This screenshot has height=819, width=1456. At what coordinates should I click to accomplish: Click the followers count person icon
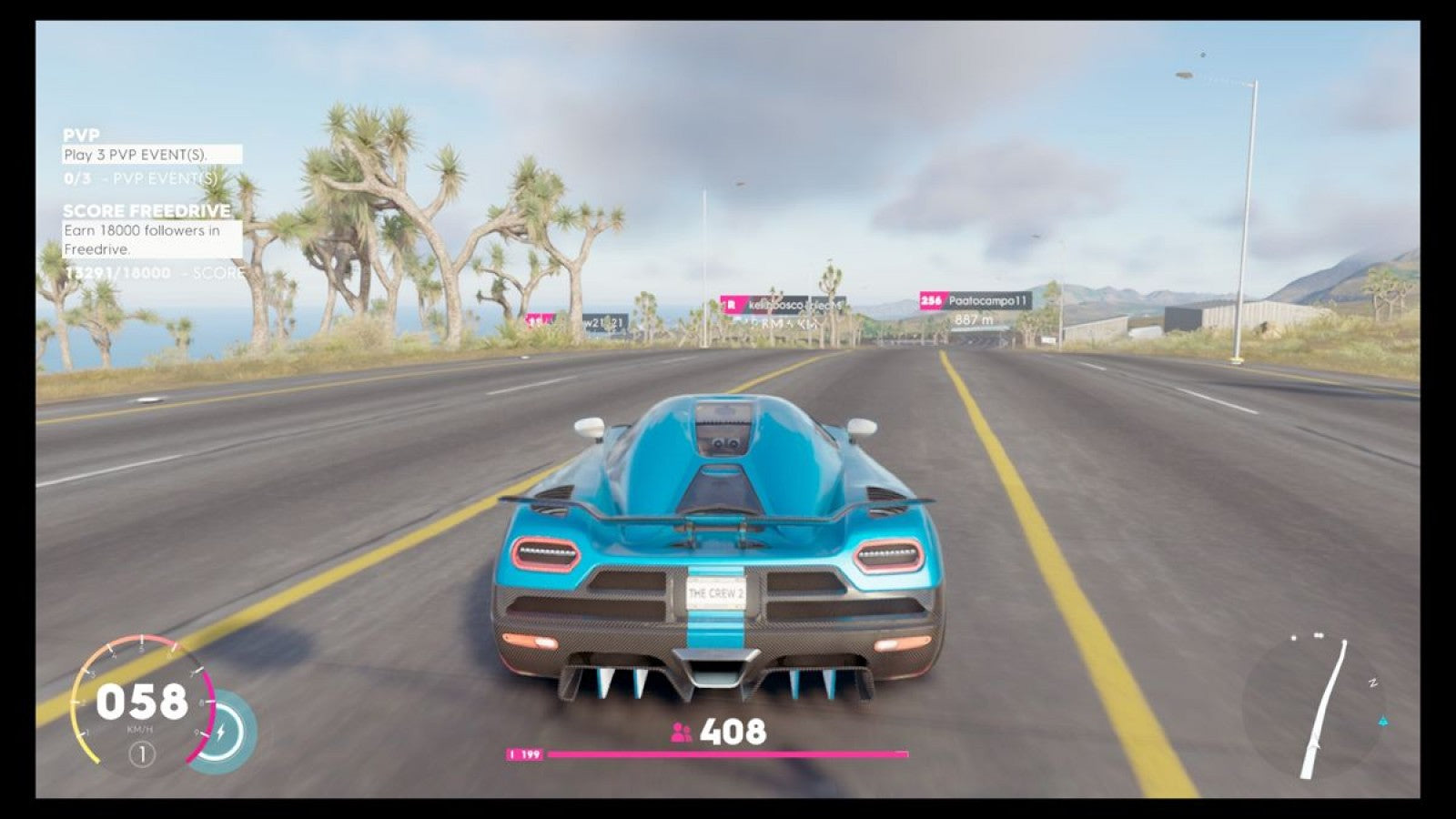coord(680,731)
